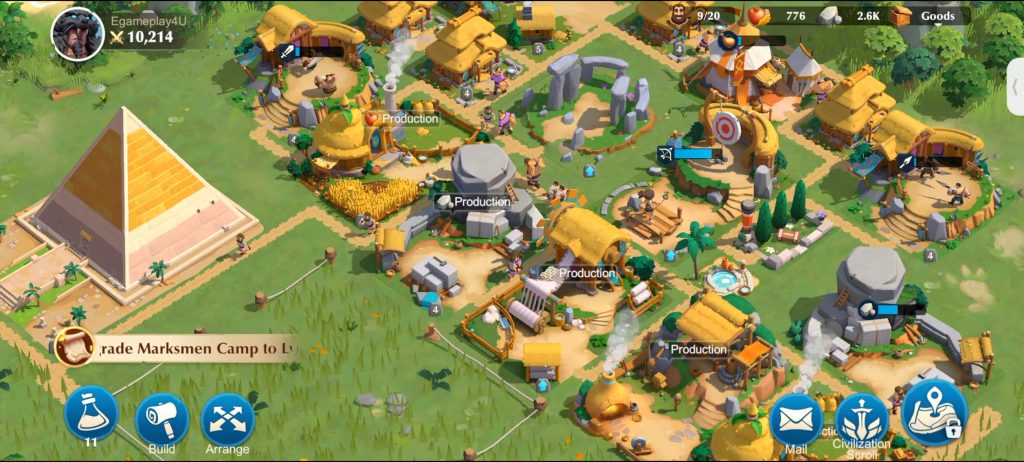Viewport: 1024px width, 462px height.
Task: Select the apple food resource icon
Action: (x=758, y=16)
